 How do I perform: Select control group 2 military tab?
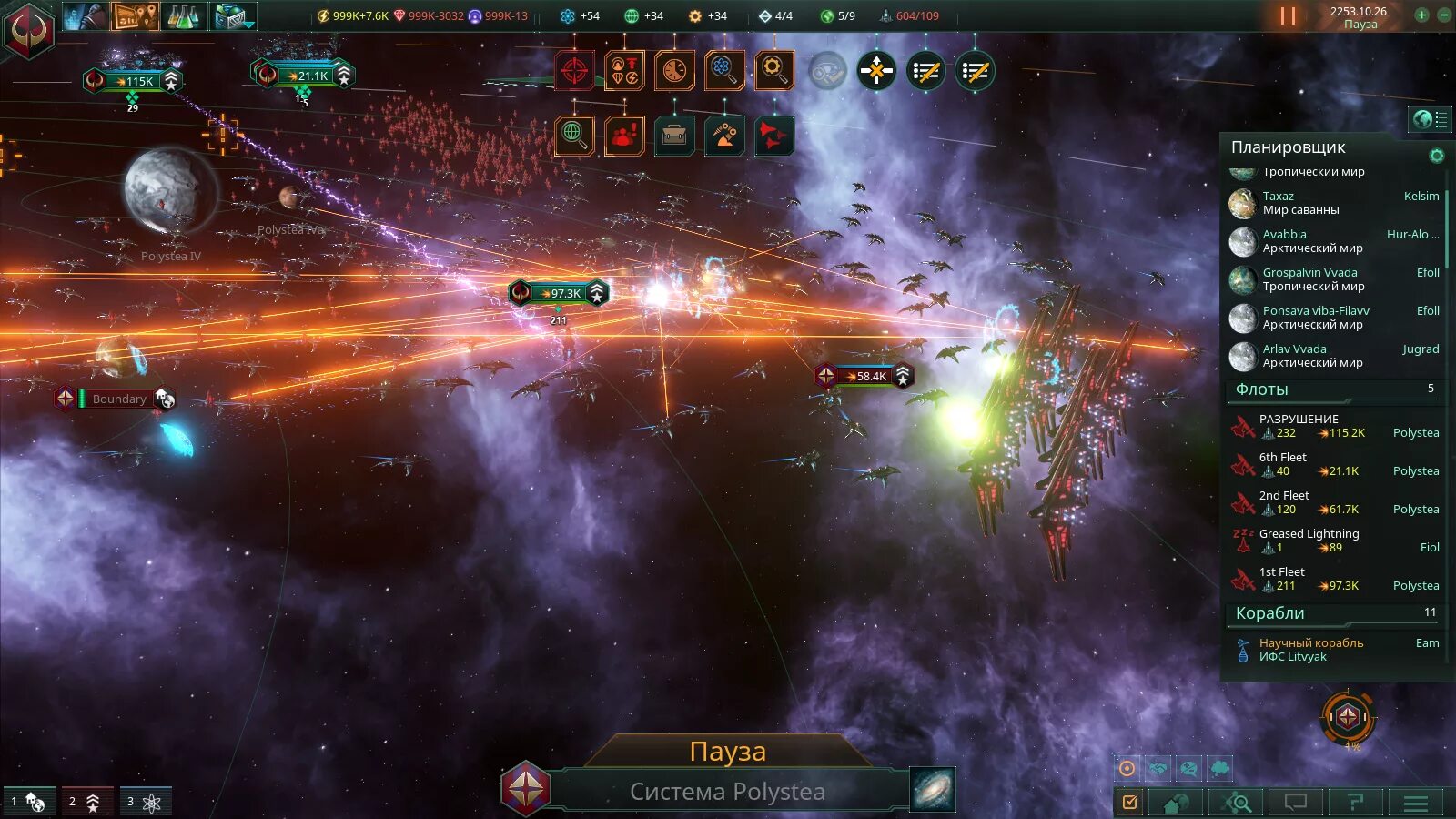pyautogui.click(x=87, y=802)
